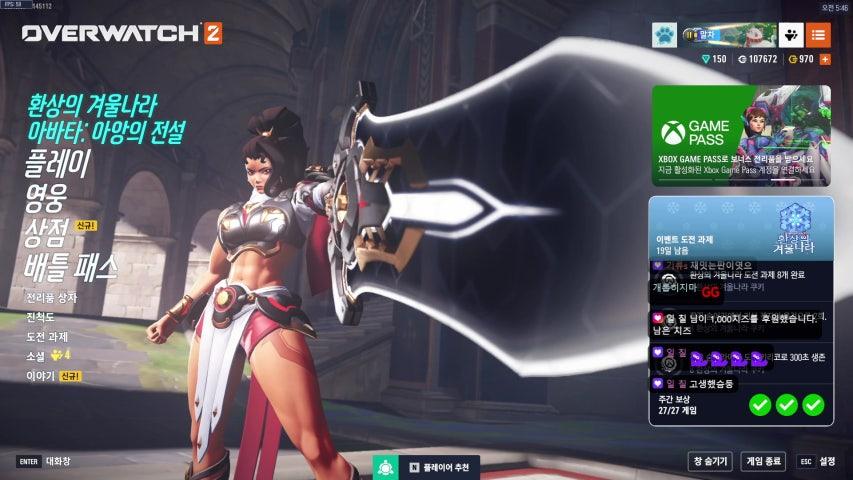Add coins with the orange plus button
853x480 pixels.
pyautogui.click(x=825, y=59)
